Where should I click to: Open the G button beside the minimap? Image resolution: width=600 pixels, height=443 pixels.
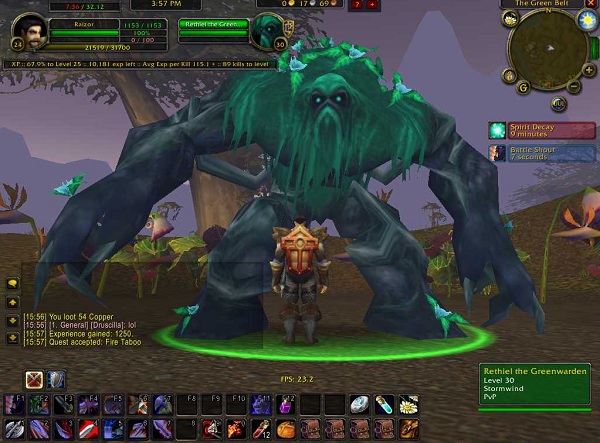click(x=523, y=88)
